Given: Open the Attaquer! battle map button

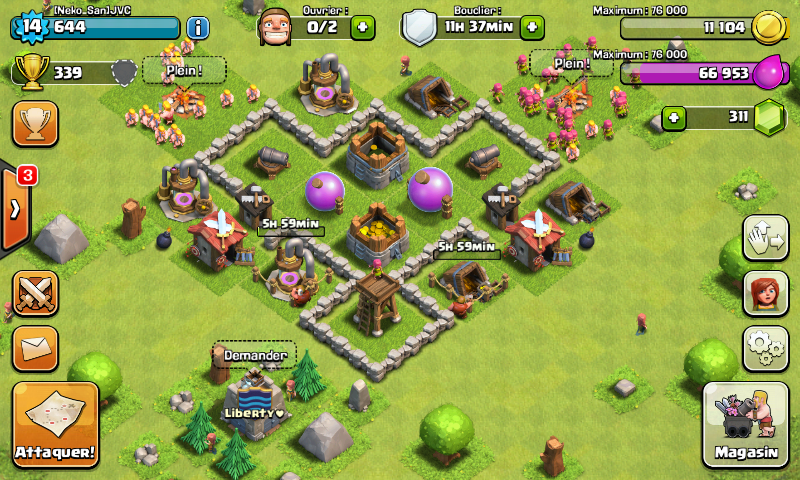Looking at the screenshot, I should coord(56,424).
